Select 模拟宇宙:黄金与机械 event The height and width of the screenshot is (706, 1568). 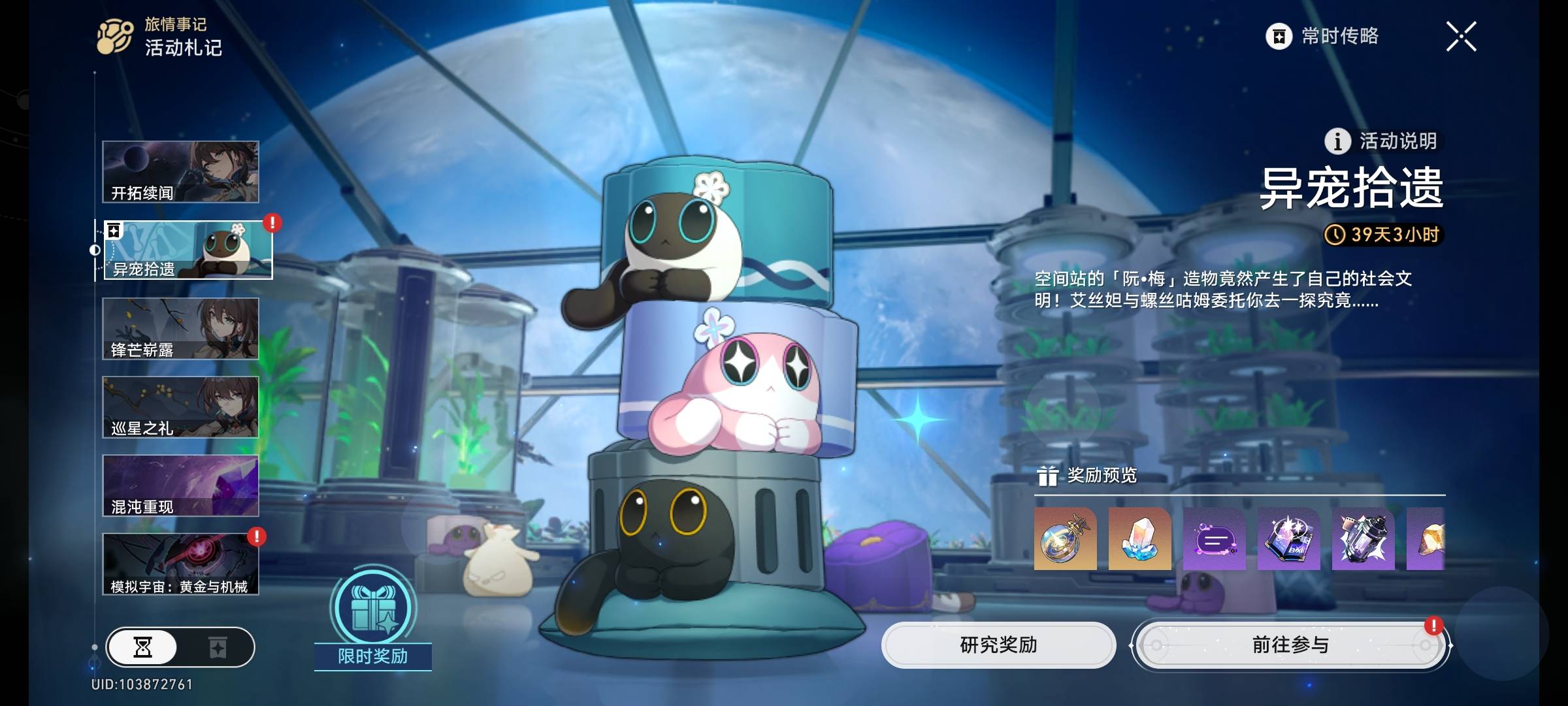pyautogui.click(x=180, y=564)
